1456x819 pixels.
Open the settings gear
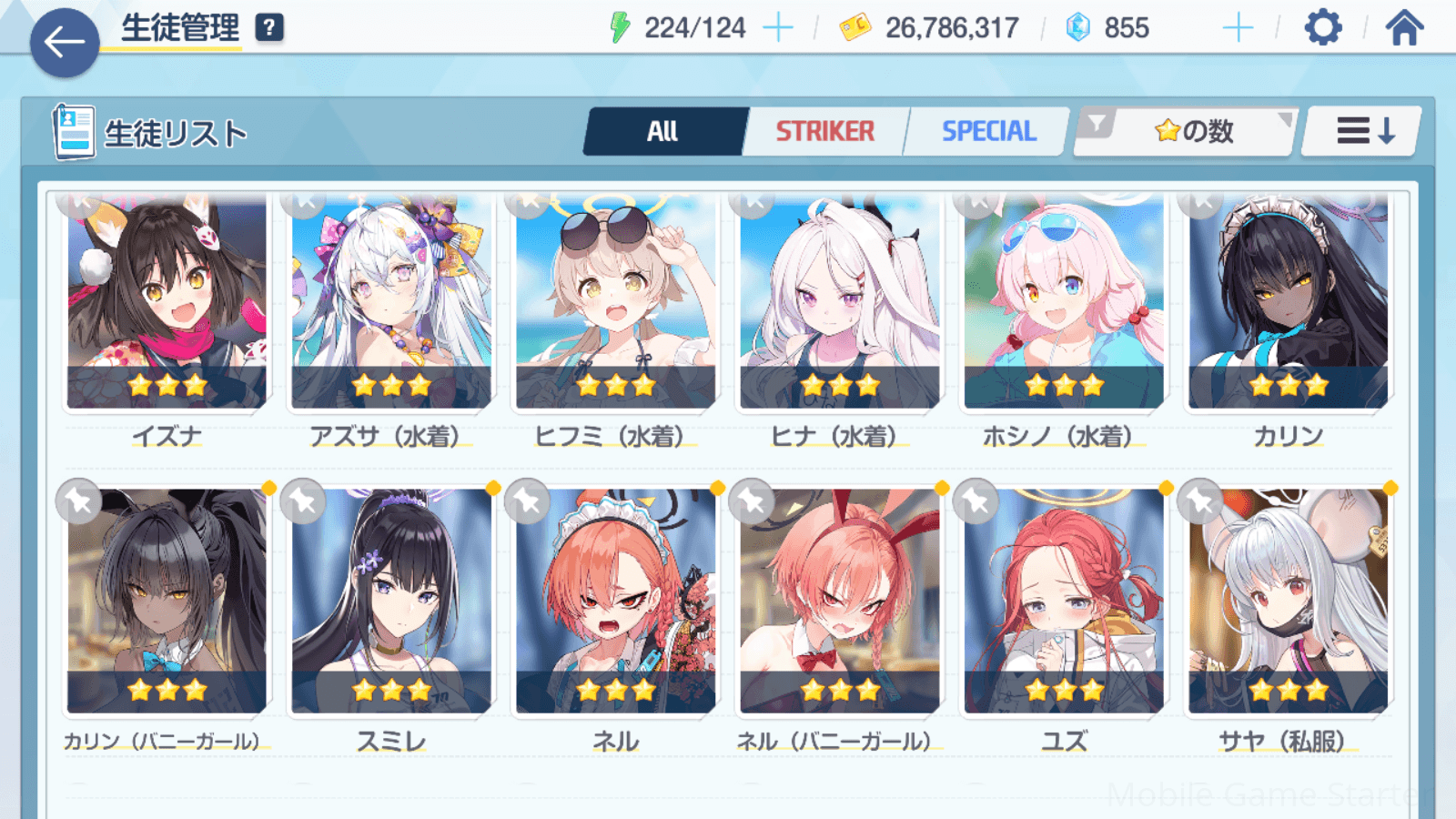(x=1322, y=28)
